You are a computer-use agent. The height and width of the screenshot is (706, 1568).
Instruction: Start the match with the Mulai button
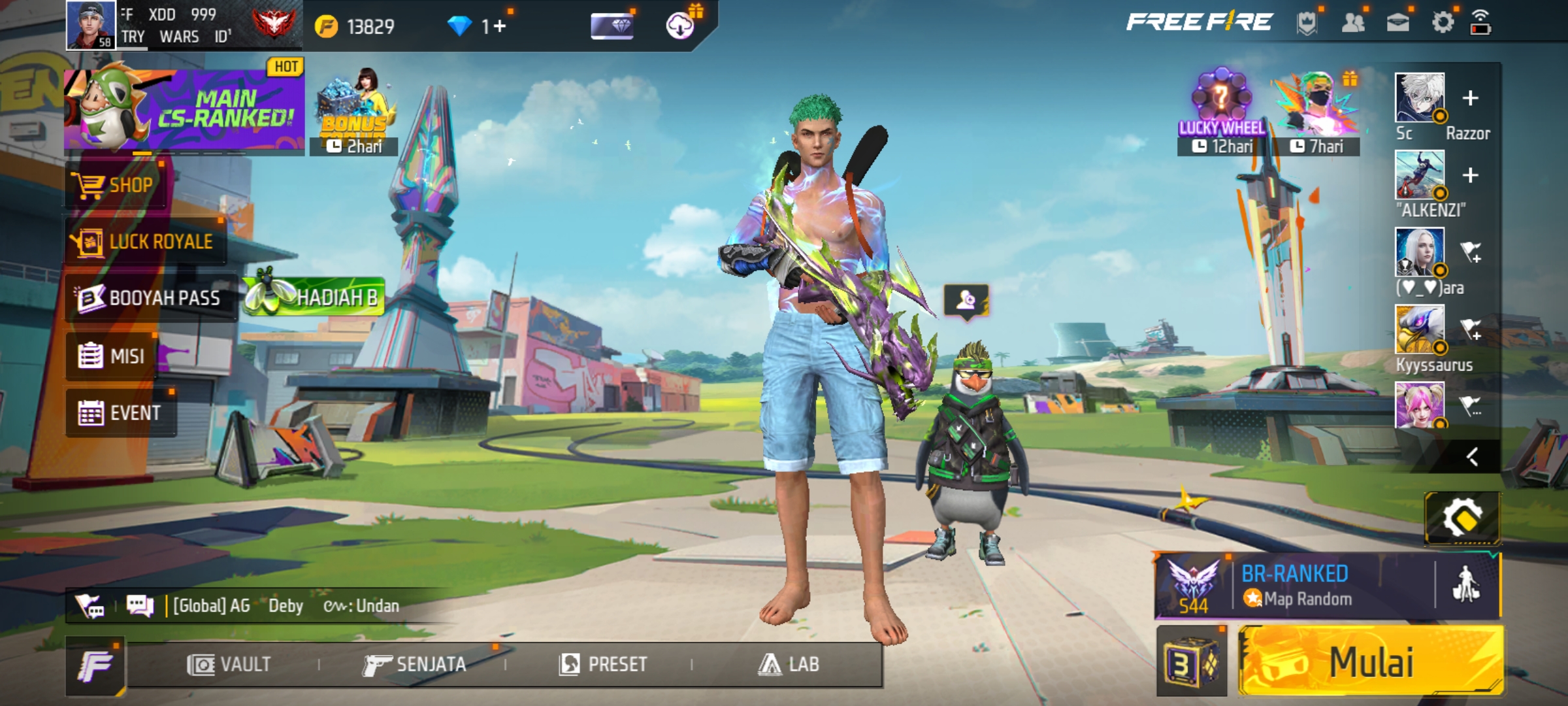1371,662
